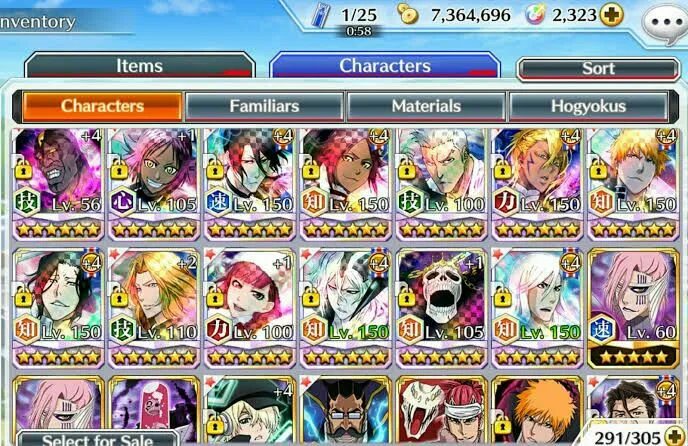View the Hogyokus sub-tab

point(588,106)
